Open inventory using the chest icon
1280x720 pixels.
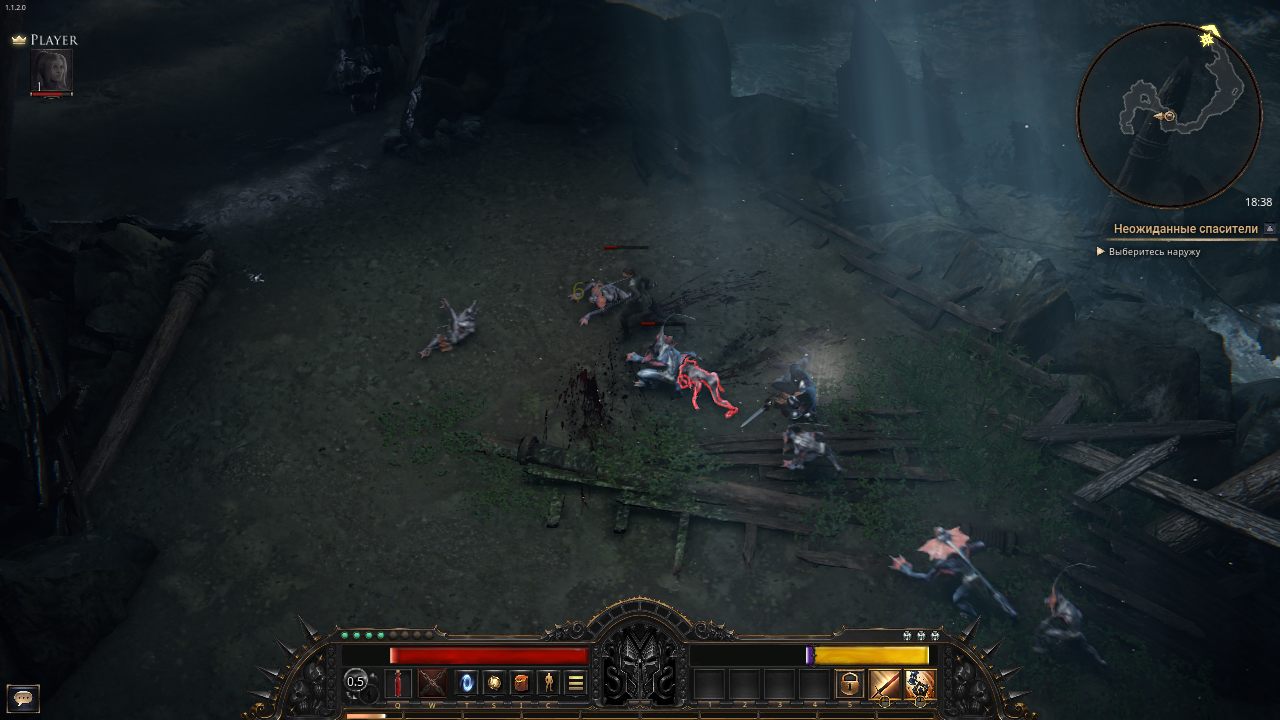tap(522, 684)
